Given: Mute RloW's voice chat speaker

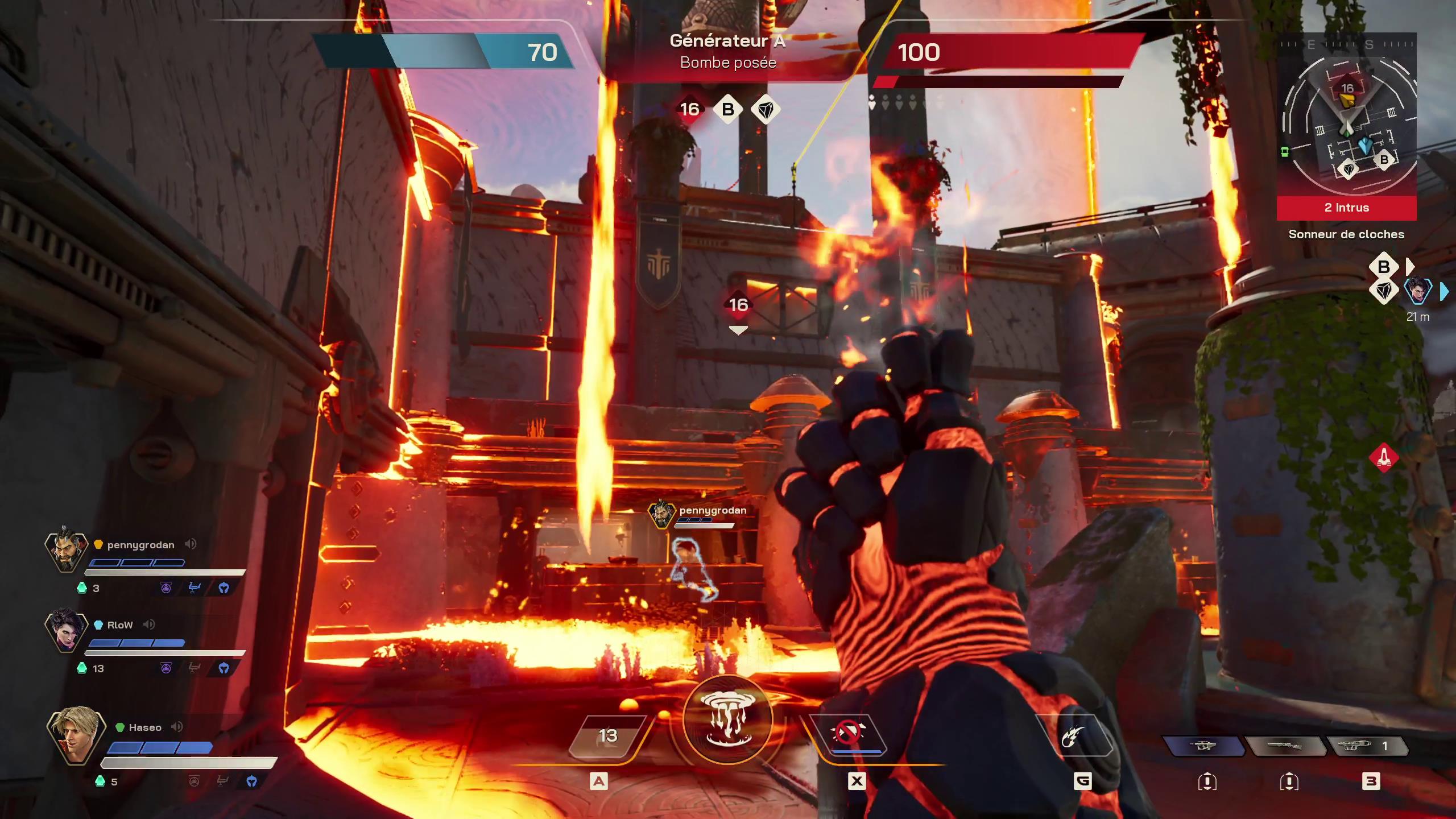Looking at the screenshot, I should click(150, 624).
